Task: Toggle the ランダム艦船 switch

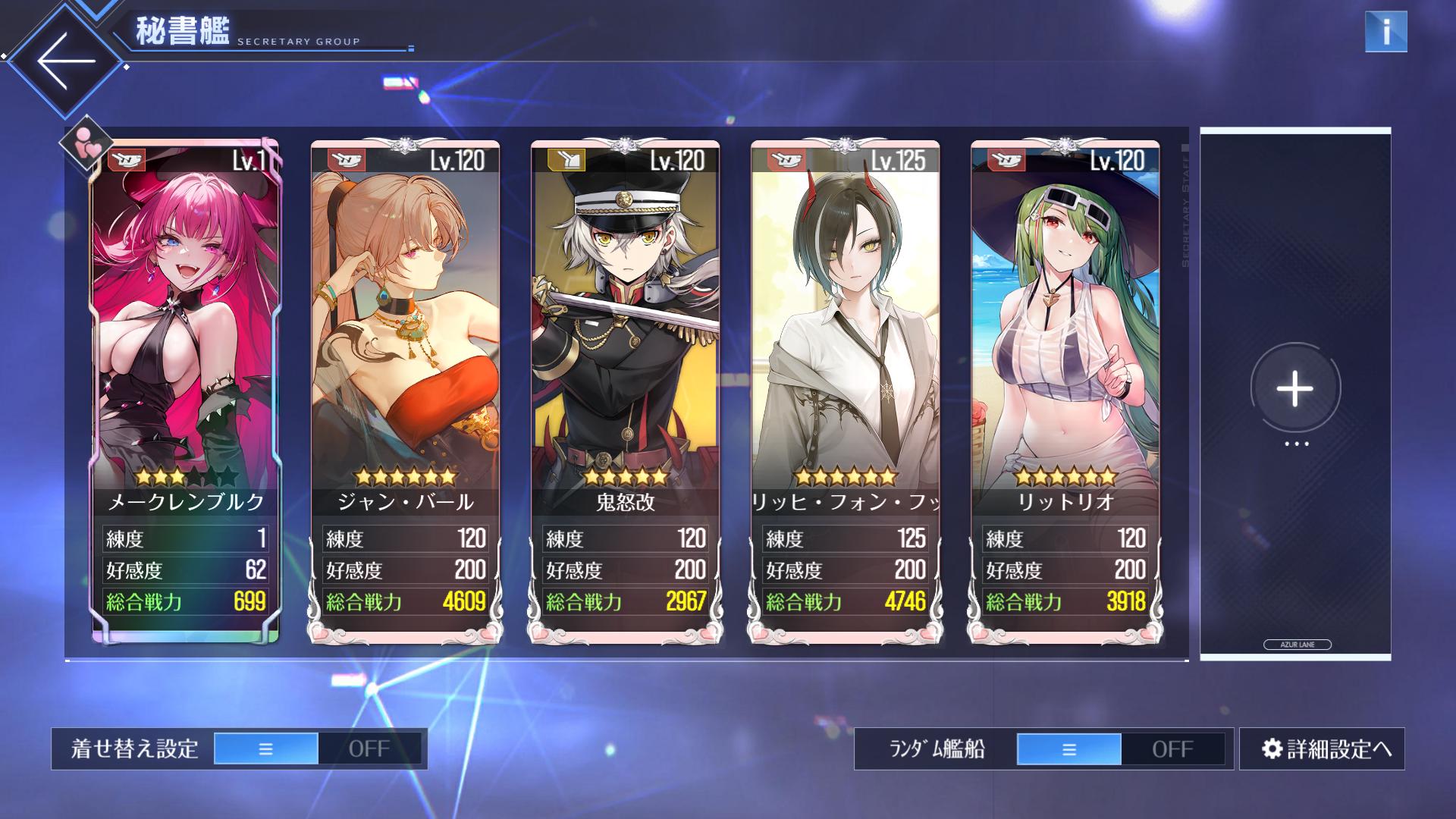Action: pos(1120,749)
